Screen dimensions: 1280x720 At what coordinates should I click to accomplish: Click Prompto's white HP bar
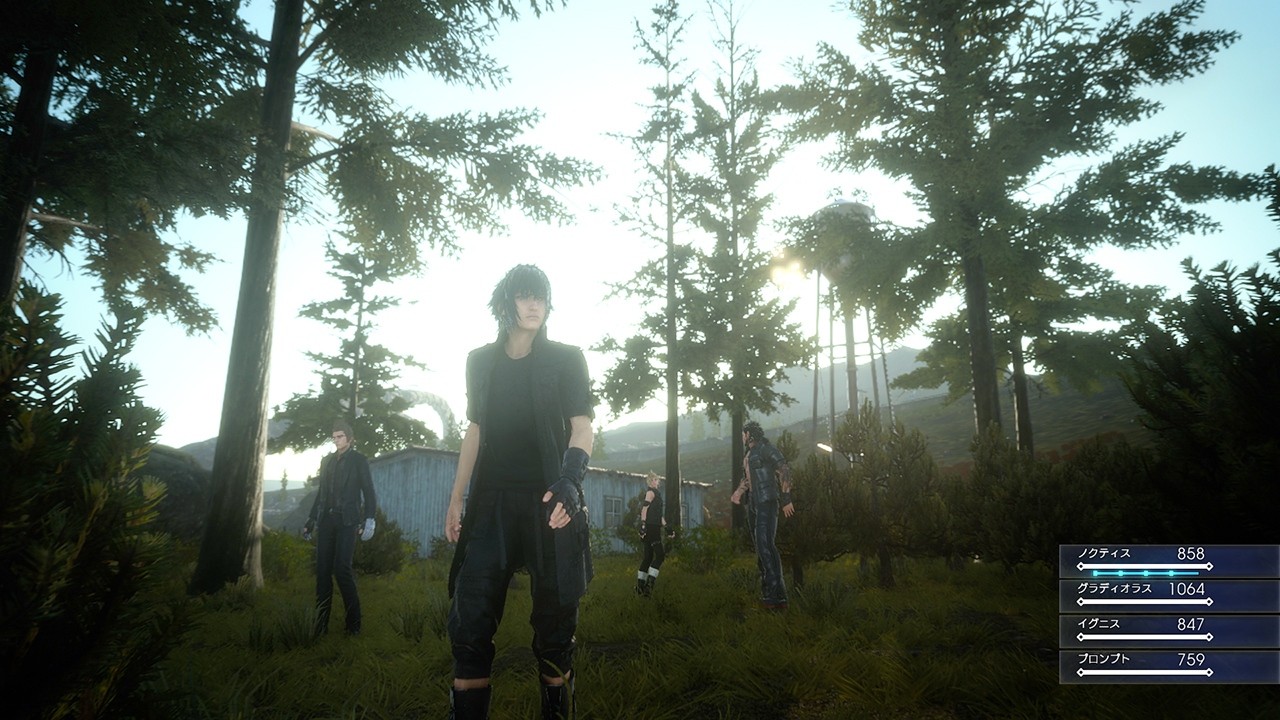tap(1145, 670)
